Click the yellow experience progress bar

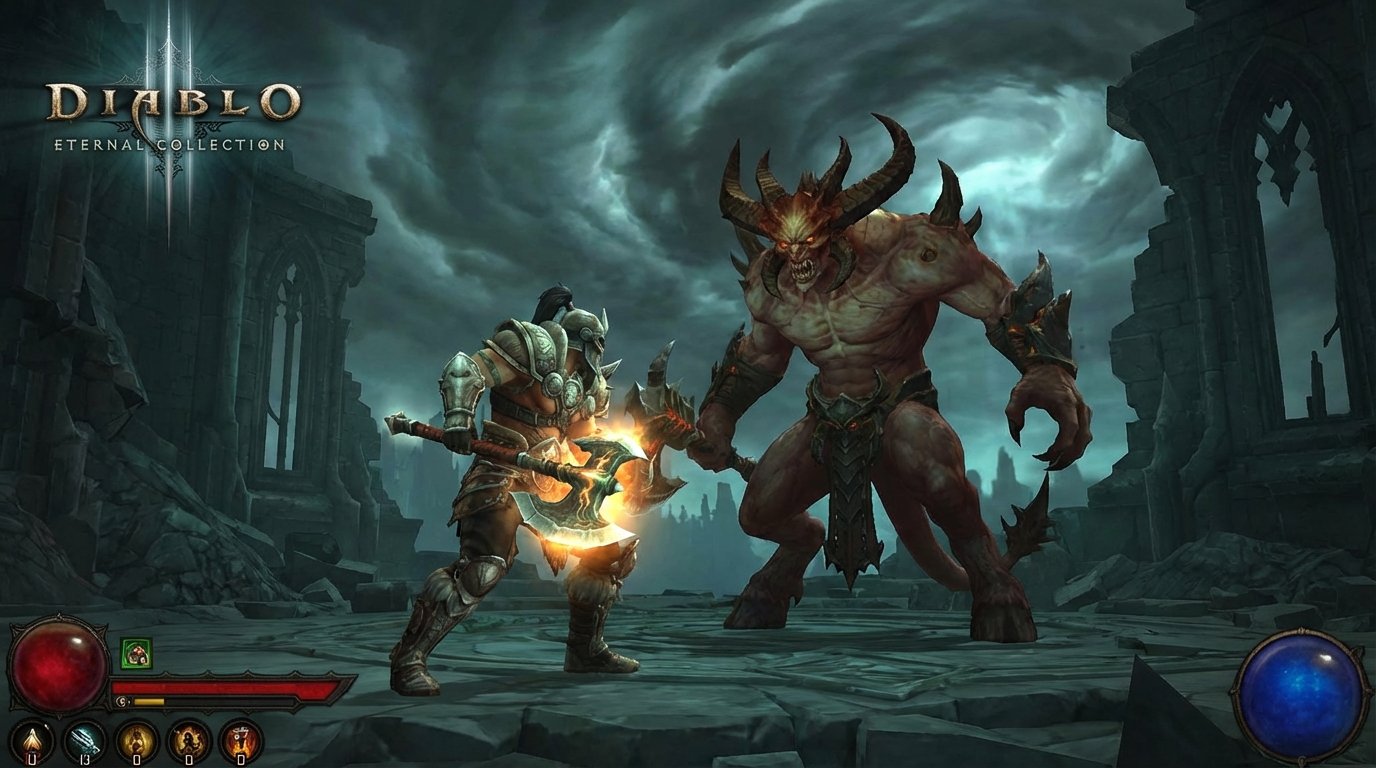(x=150, y=702)
